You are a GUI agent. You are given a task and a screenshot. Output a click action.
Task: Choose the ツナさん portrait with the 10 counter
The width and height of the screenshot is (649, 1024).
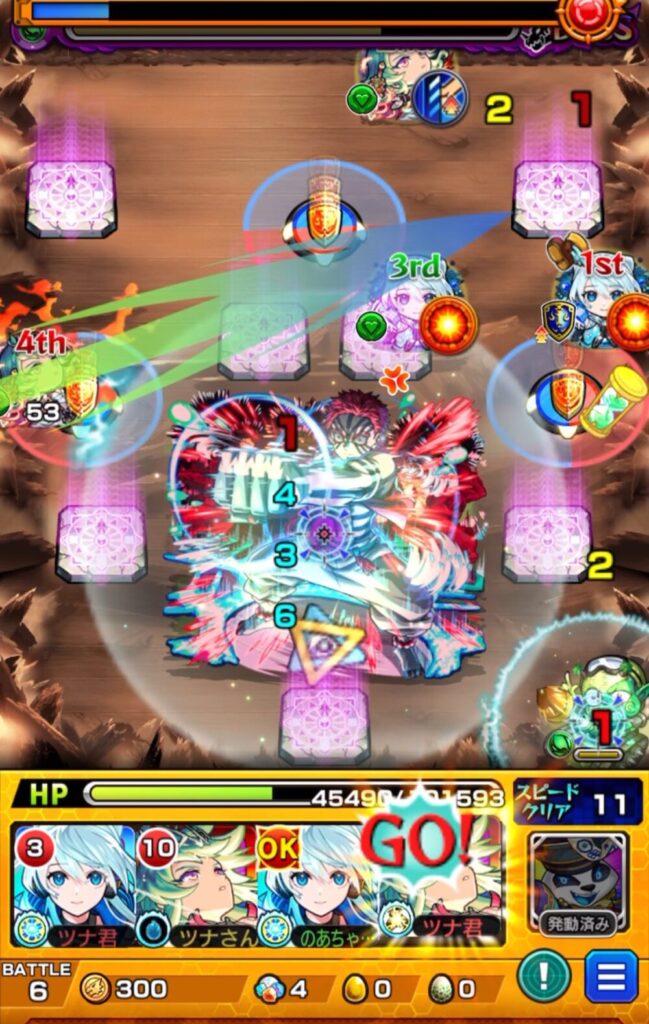point(195,885)
